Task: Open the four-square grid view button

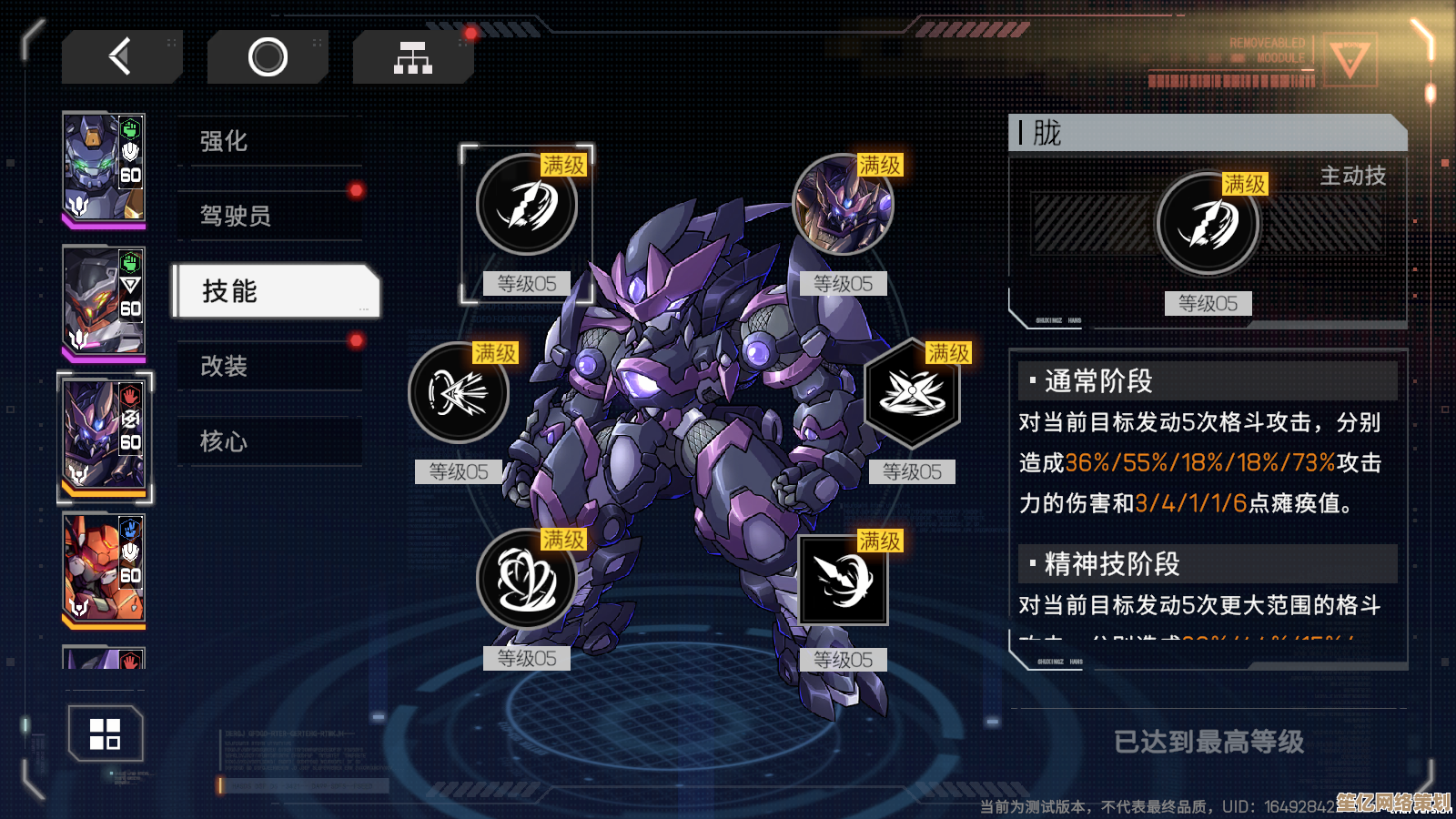Action: pyautogui.click(x=106, y=733)
